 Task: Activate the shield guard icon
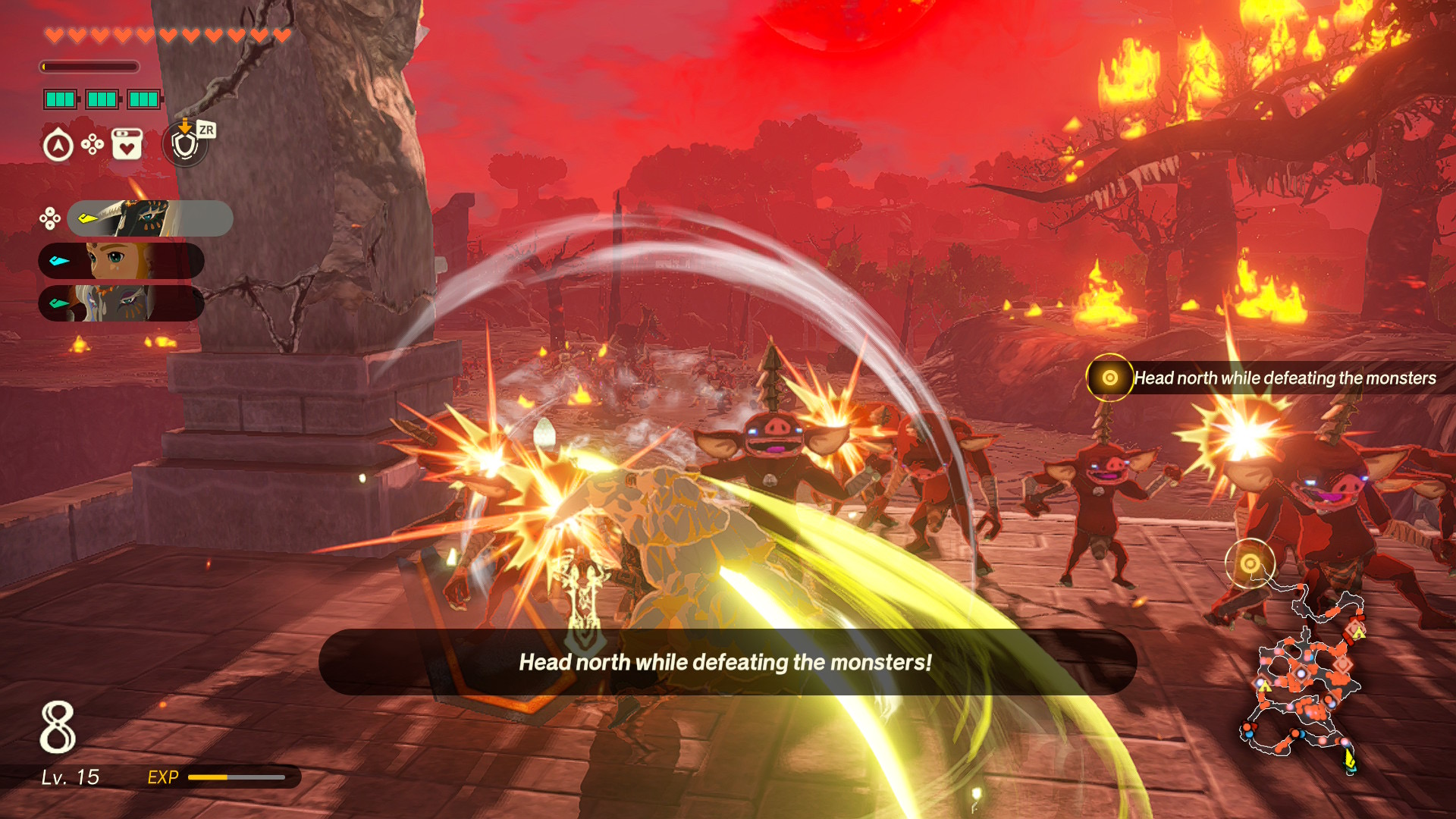[184, 144]
